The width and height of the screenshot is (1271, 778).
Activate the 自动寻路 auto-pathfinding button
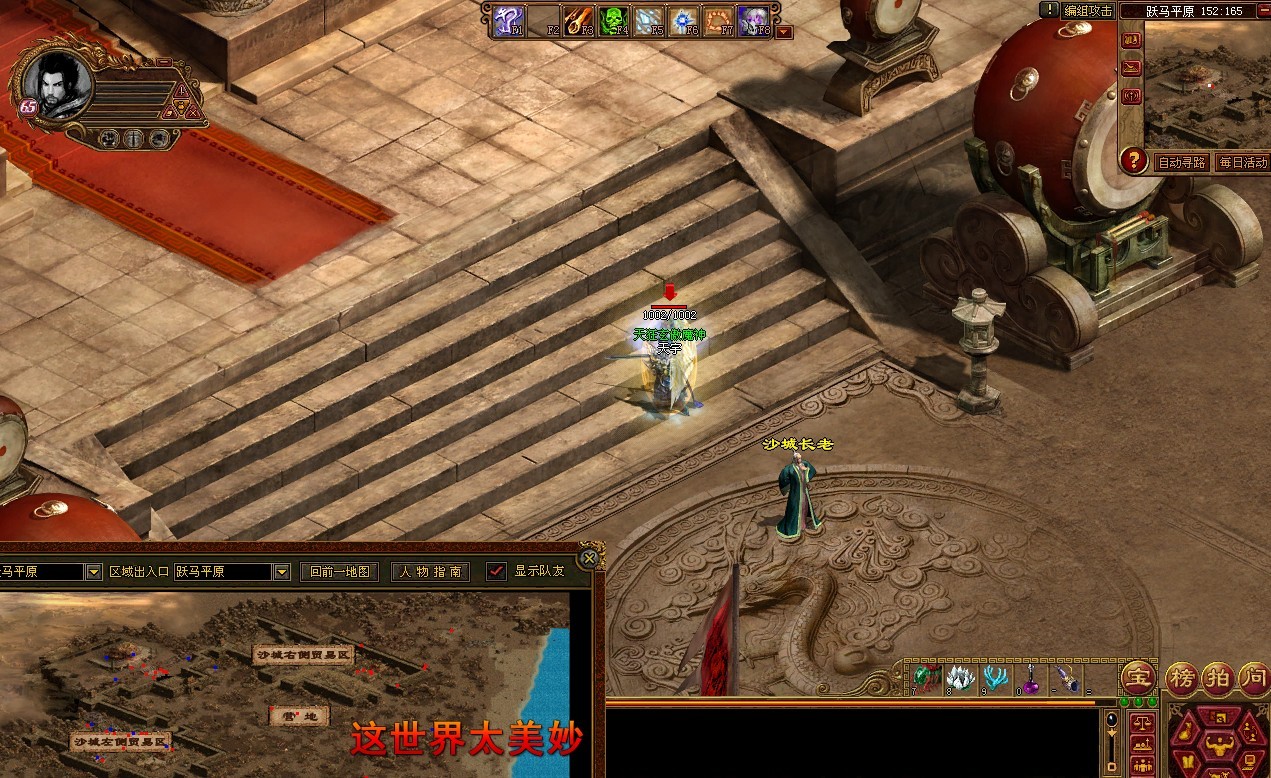pyautogui.click(x=1181, y=162)
